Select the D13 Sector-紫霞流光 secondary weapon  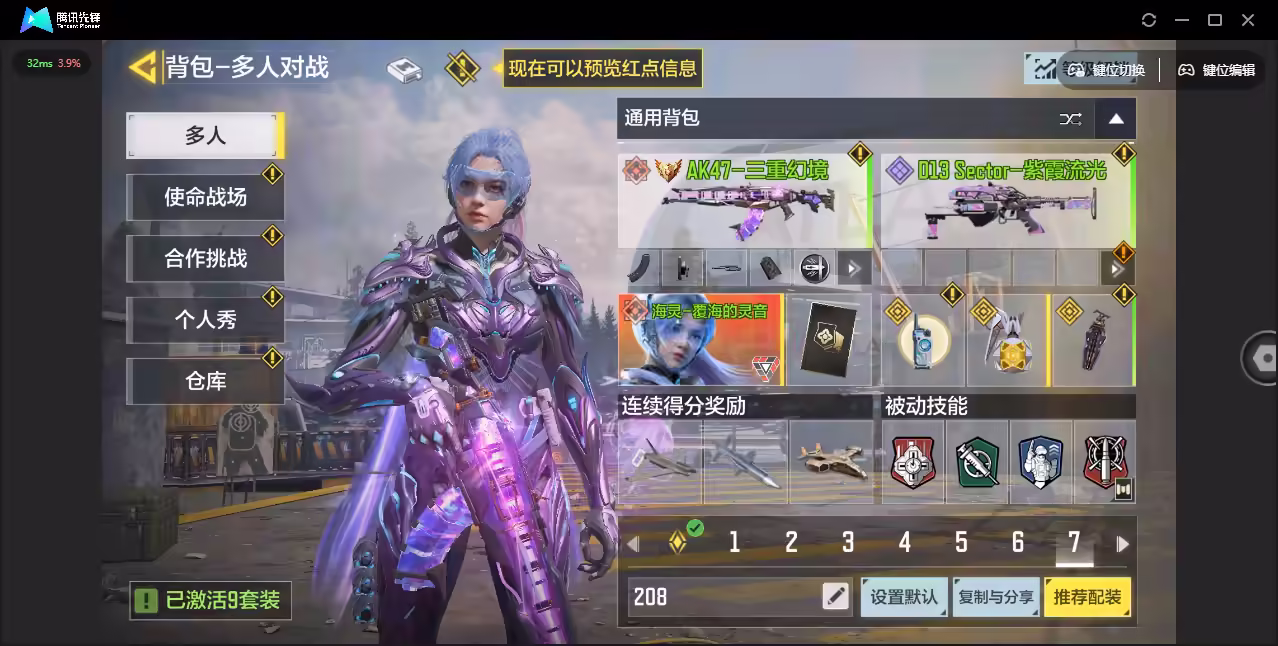coord(1005,200)
